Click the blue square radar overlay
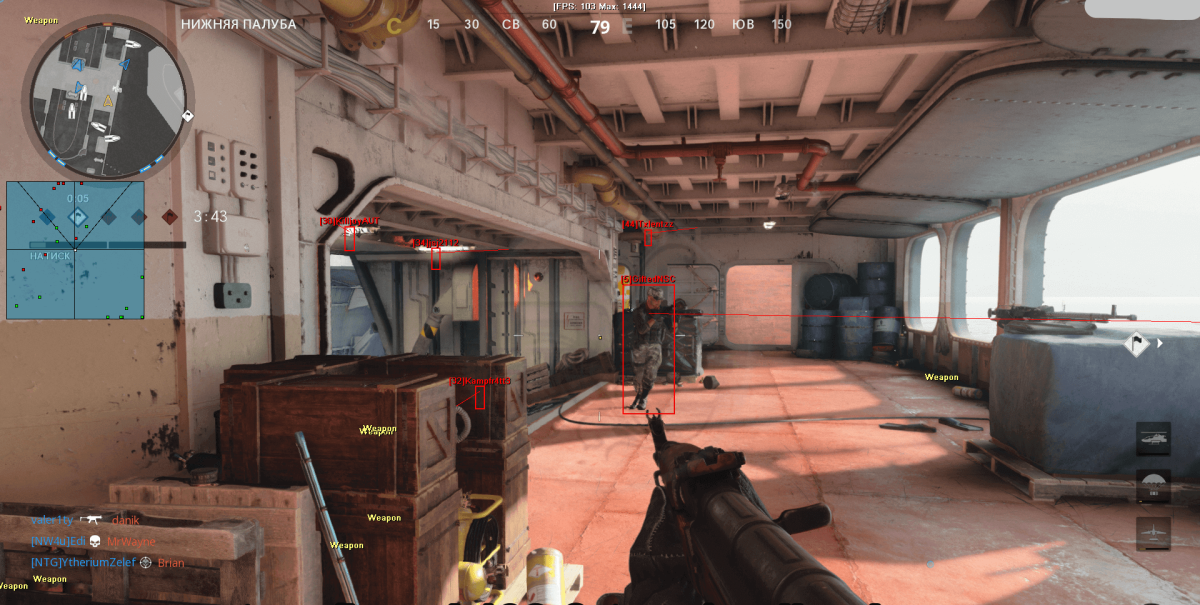Screen dimensions: 1200x605 click(x=75, y=250)
